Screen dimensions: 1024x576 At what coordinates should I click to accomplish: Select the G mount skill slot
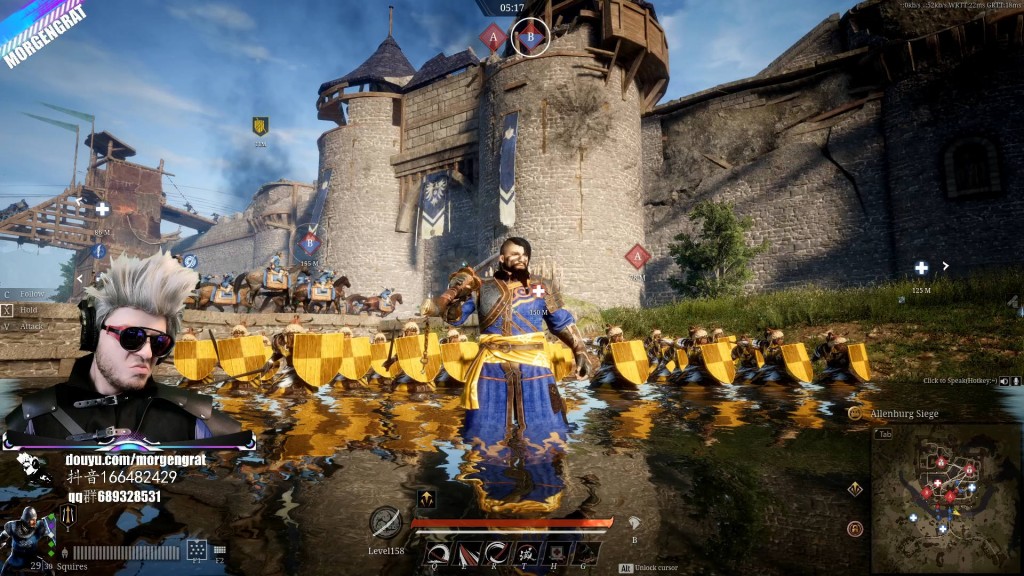pyautogui.click(x=587, y=553)
